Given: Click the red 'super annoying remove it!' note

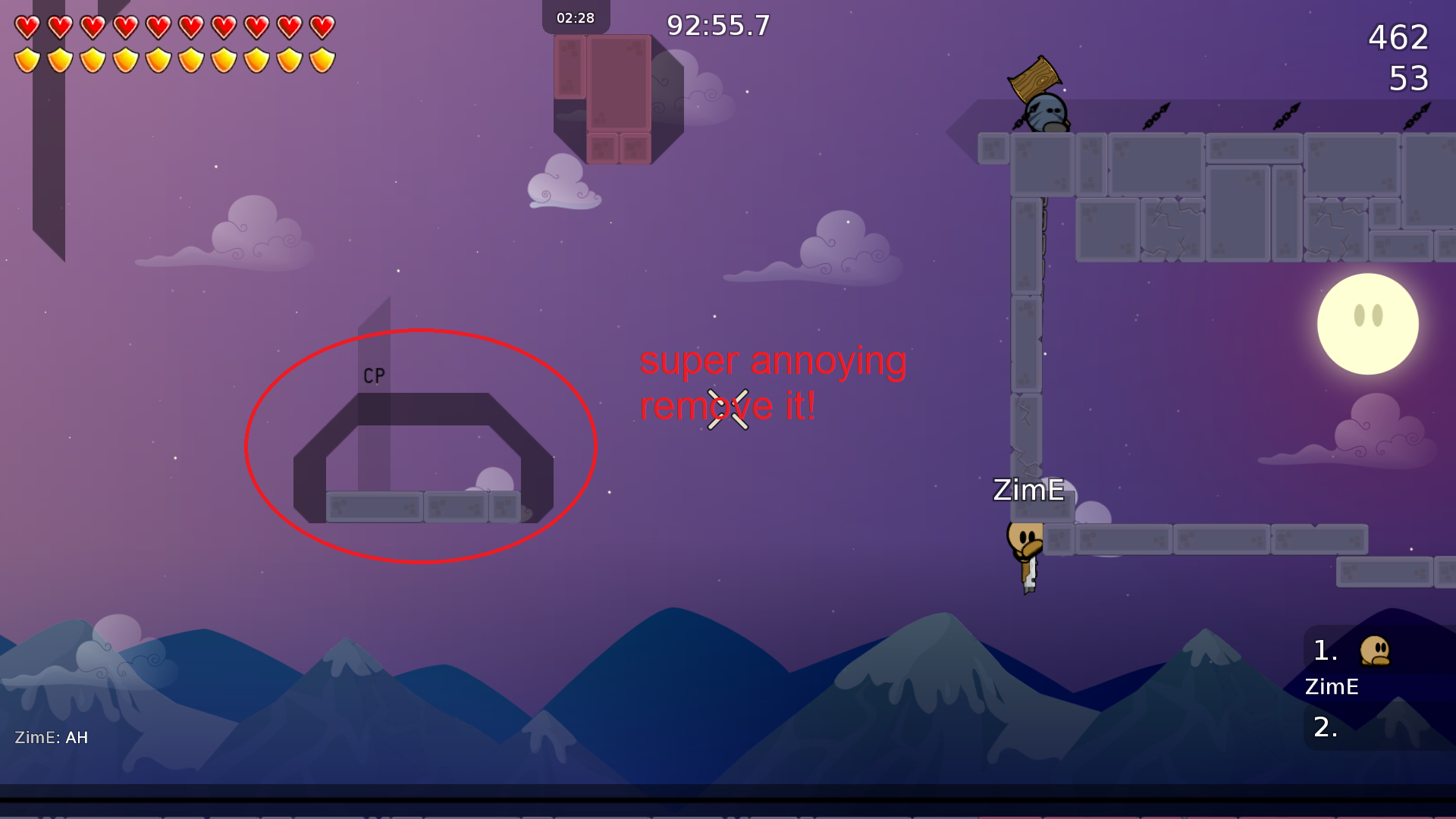Looking at the screenshot, I should pyautogui.click(x=773, y=383).
